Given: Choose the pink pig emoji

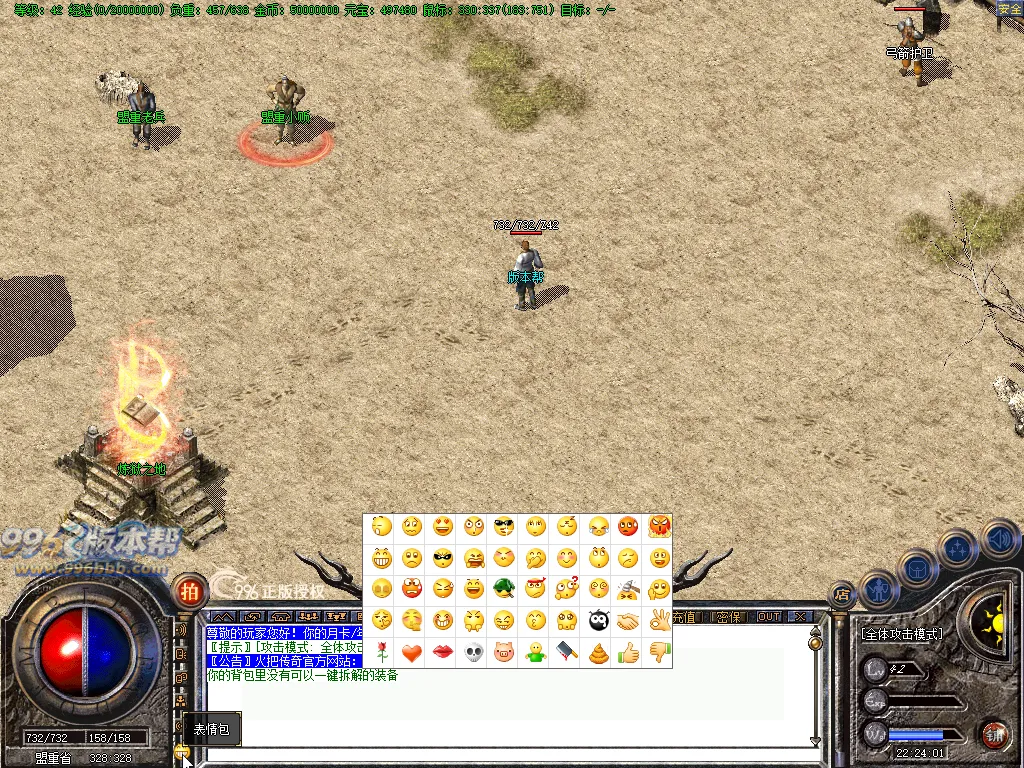Looking at the screenshot, I should [504, 652].
